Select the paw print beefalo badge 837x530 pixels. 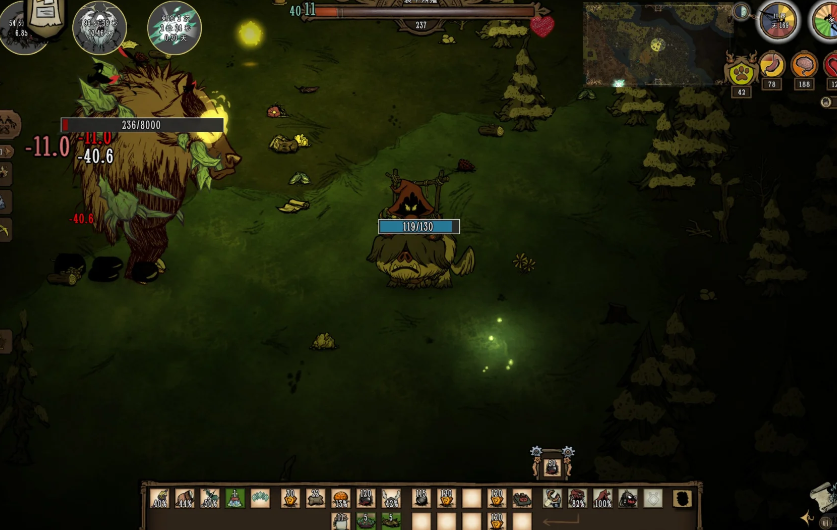[x=741, y=72]
